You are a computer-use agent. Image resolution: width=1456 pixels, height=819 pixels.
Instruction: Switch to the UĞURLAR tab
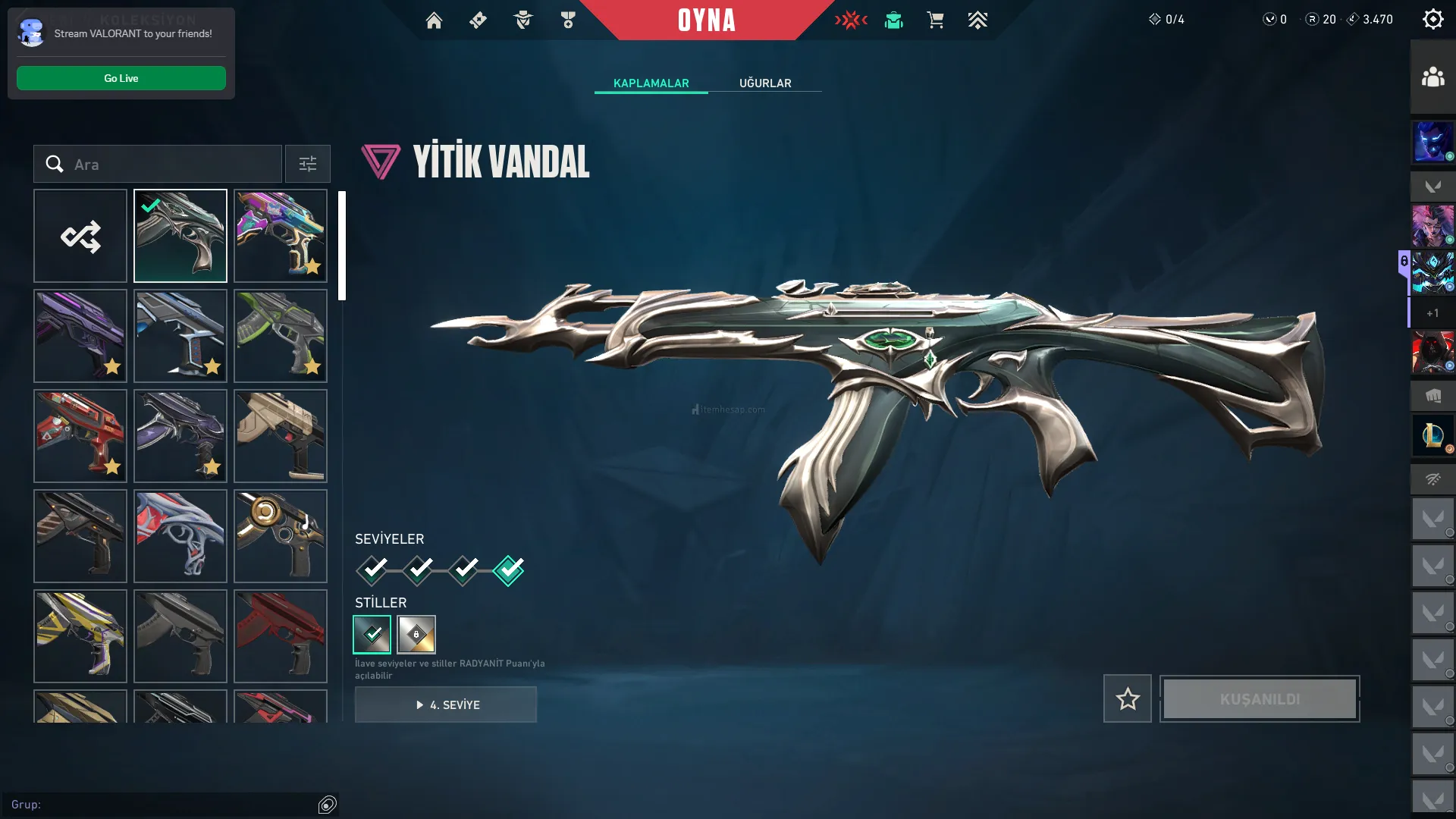[x=765, y=83]
